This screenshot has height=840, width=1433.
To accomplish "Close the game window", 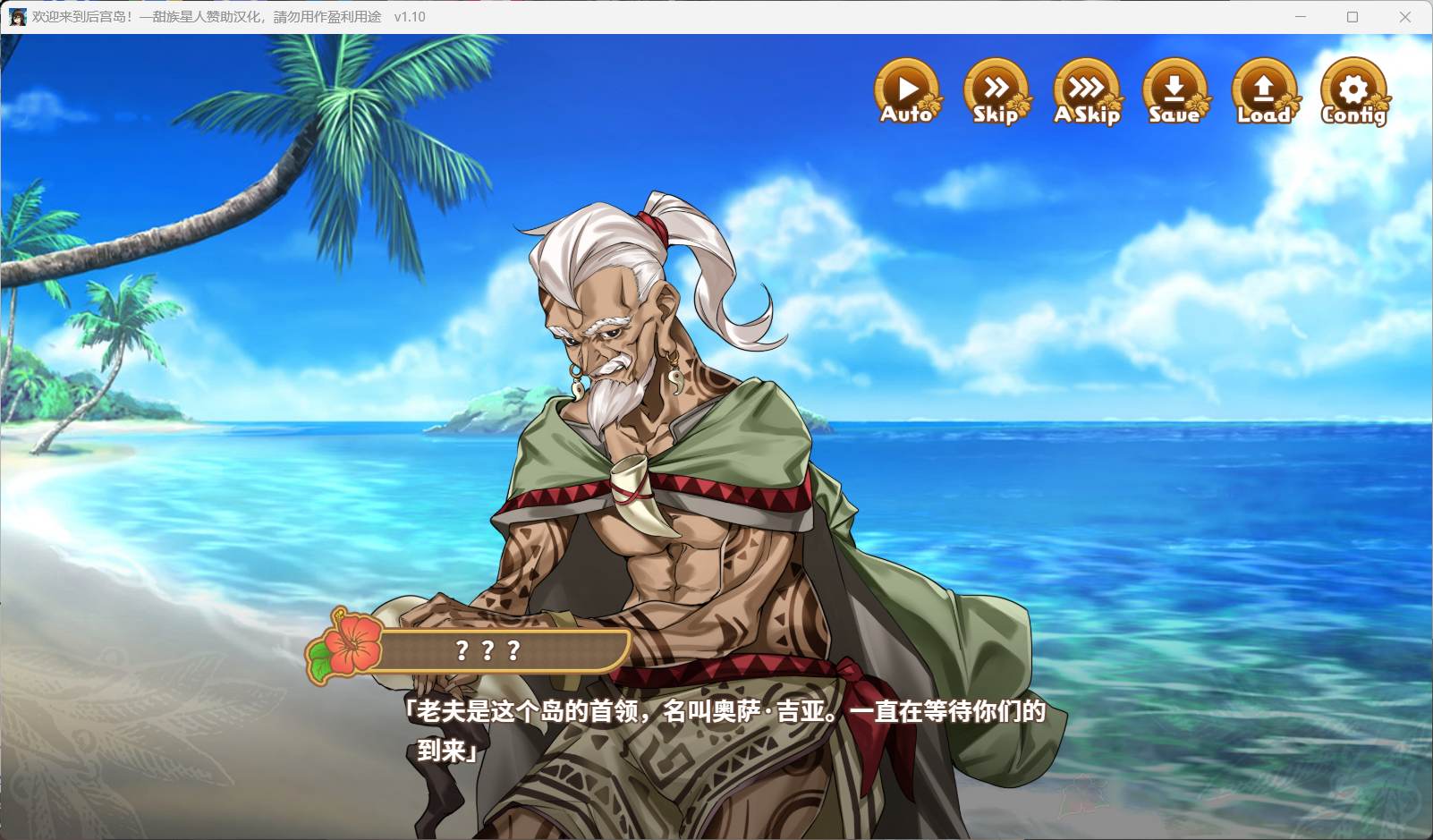I will [1404, 17].
